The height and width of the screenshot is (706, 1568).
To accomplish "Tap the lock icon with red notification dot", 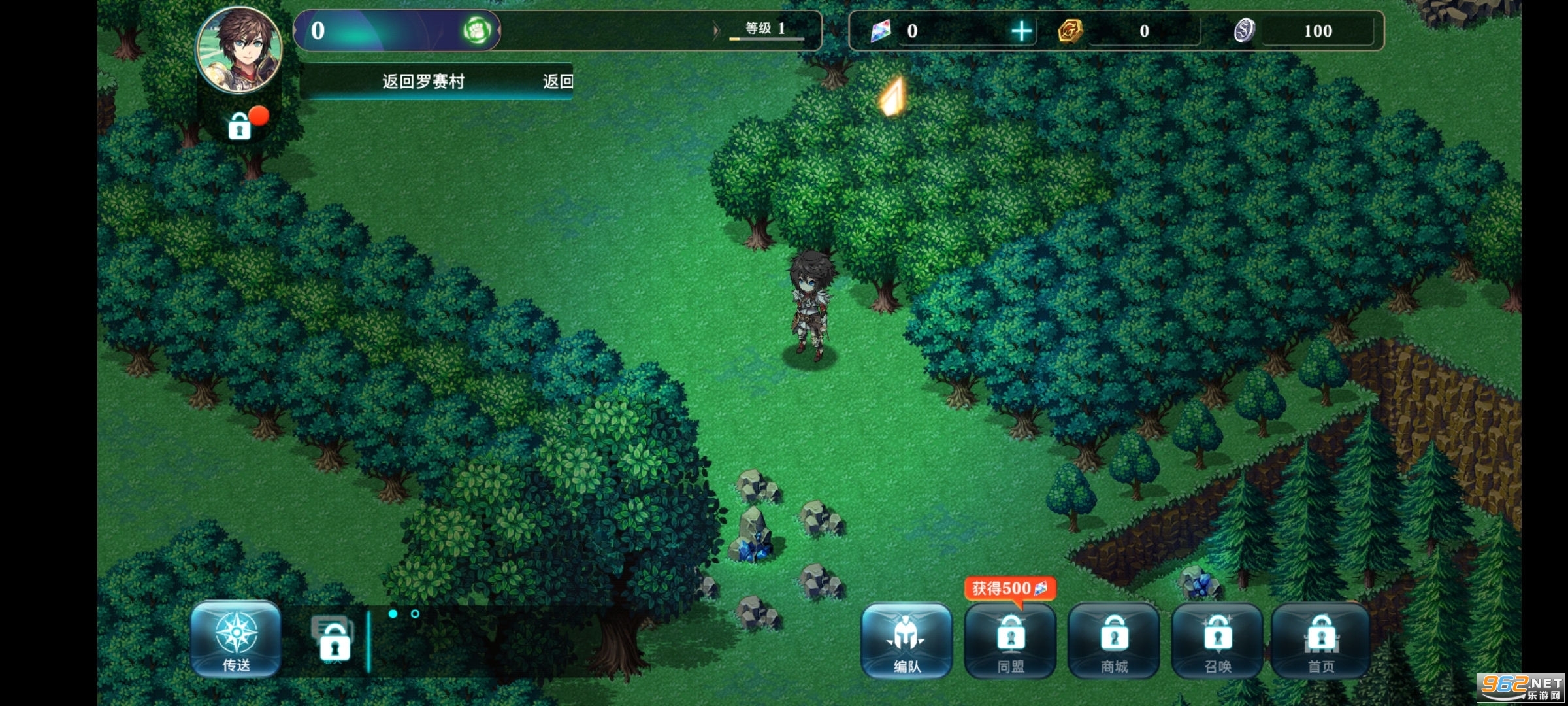I will 240,126.
